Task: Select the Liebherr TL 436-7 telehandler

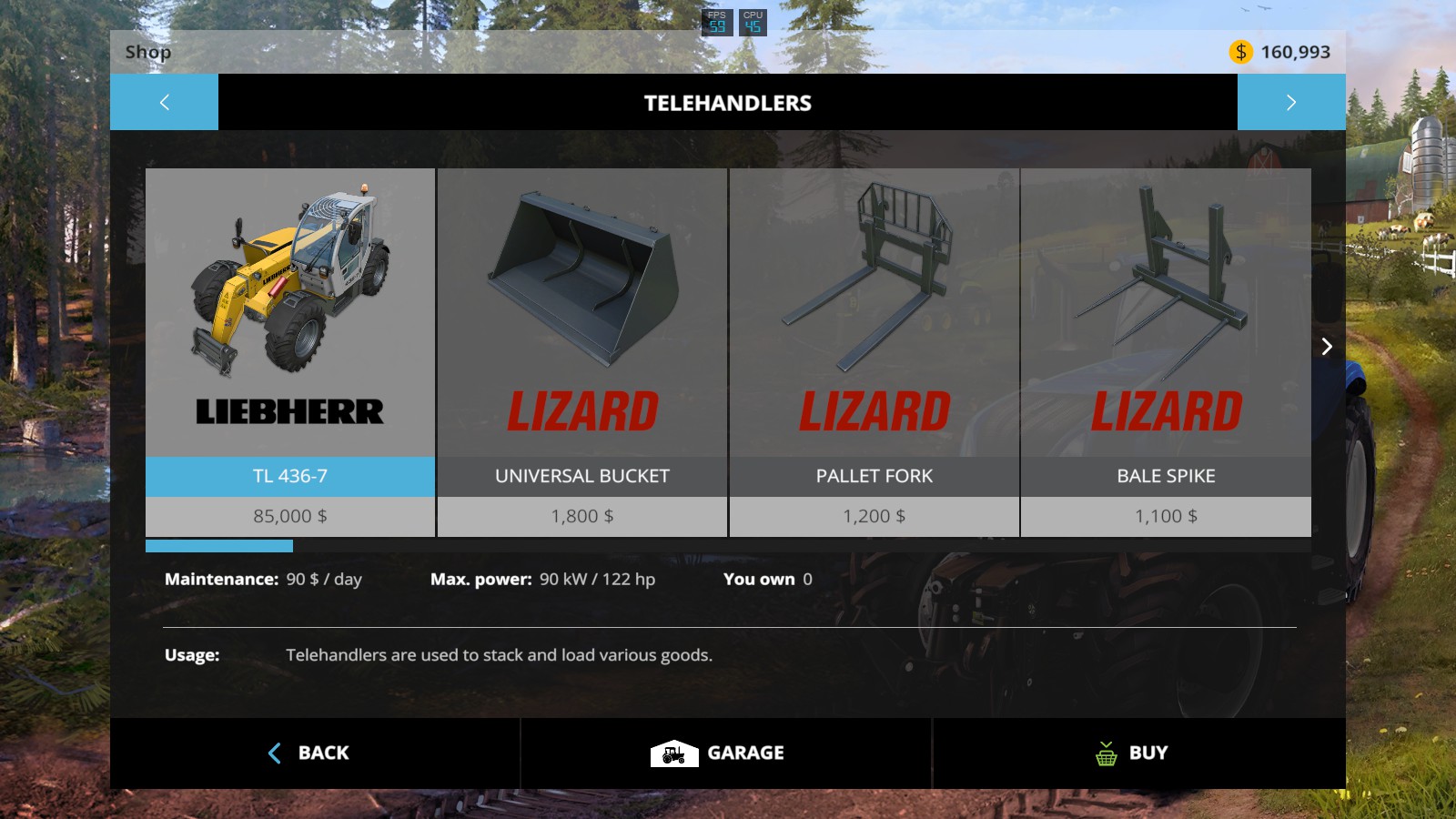Action: pyautogui.click(x=290, y=352)
